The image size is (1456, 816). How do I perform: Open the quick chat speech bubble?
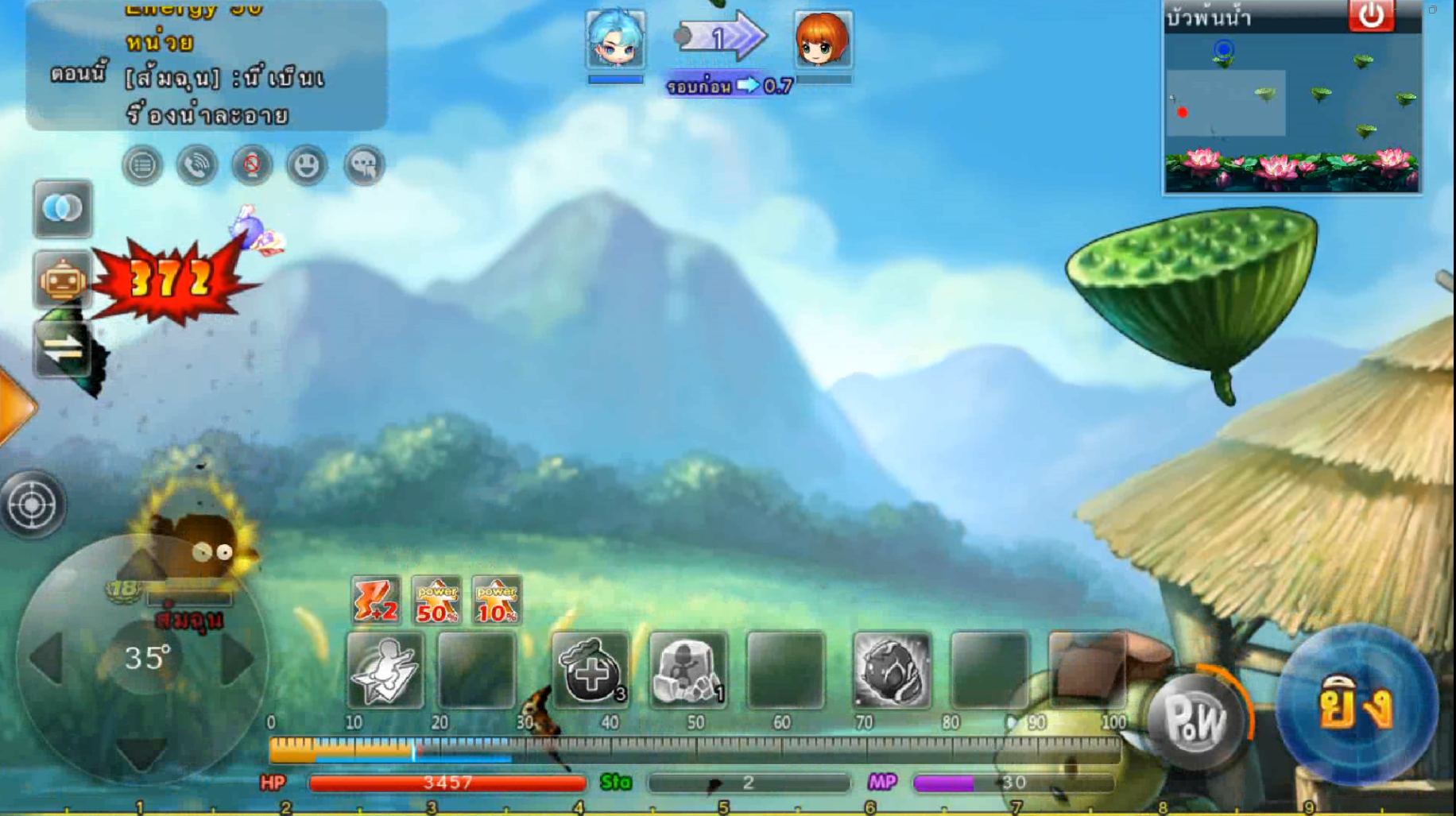click(x=364, y=165)
